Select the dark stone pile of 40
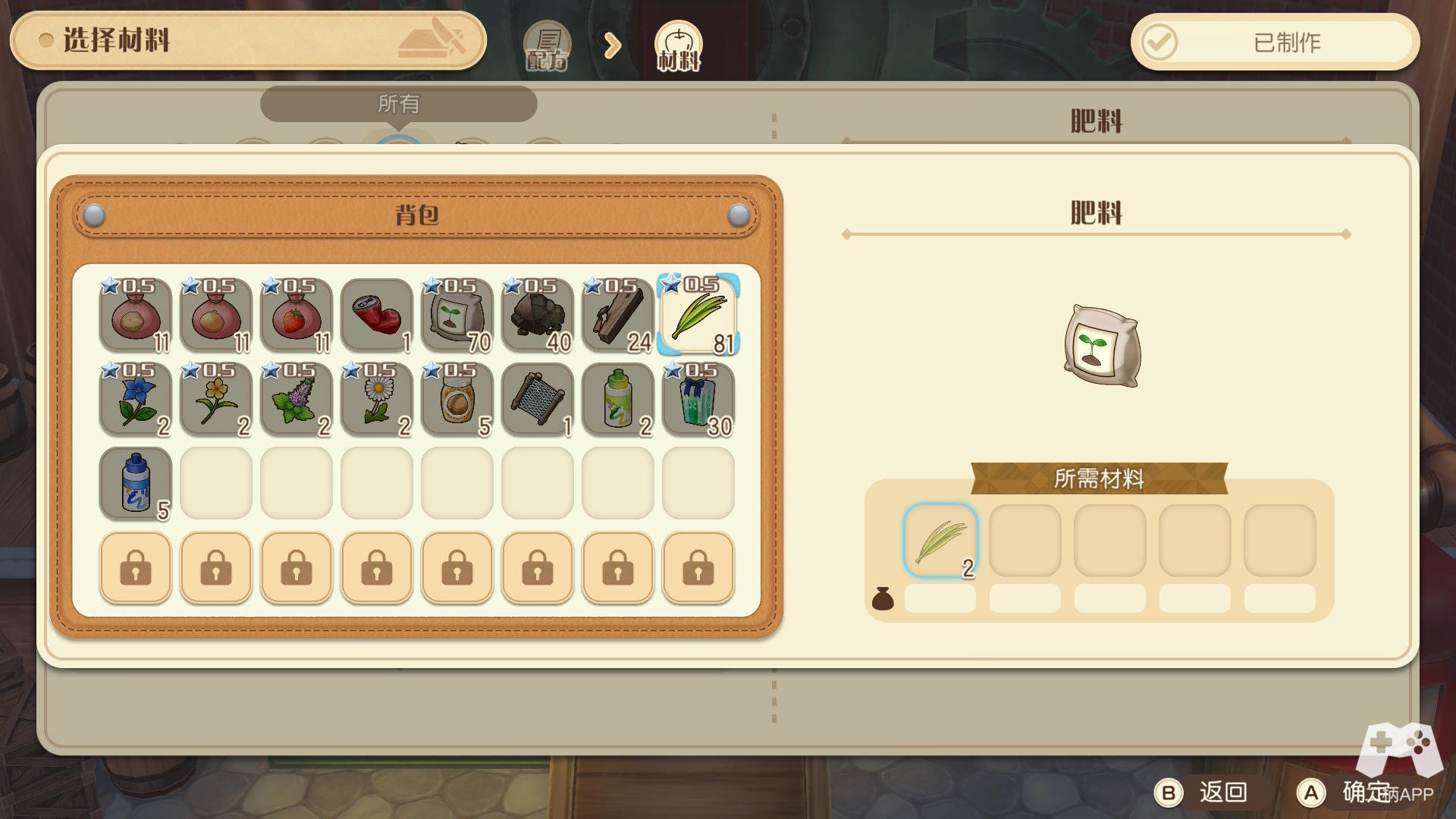The image size is (1456, 819). (537, 315)
